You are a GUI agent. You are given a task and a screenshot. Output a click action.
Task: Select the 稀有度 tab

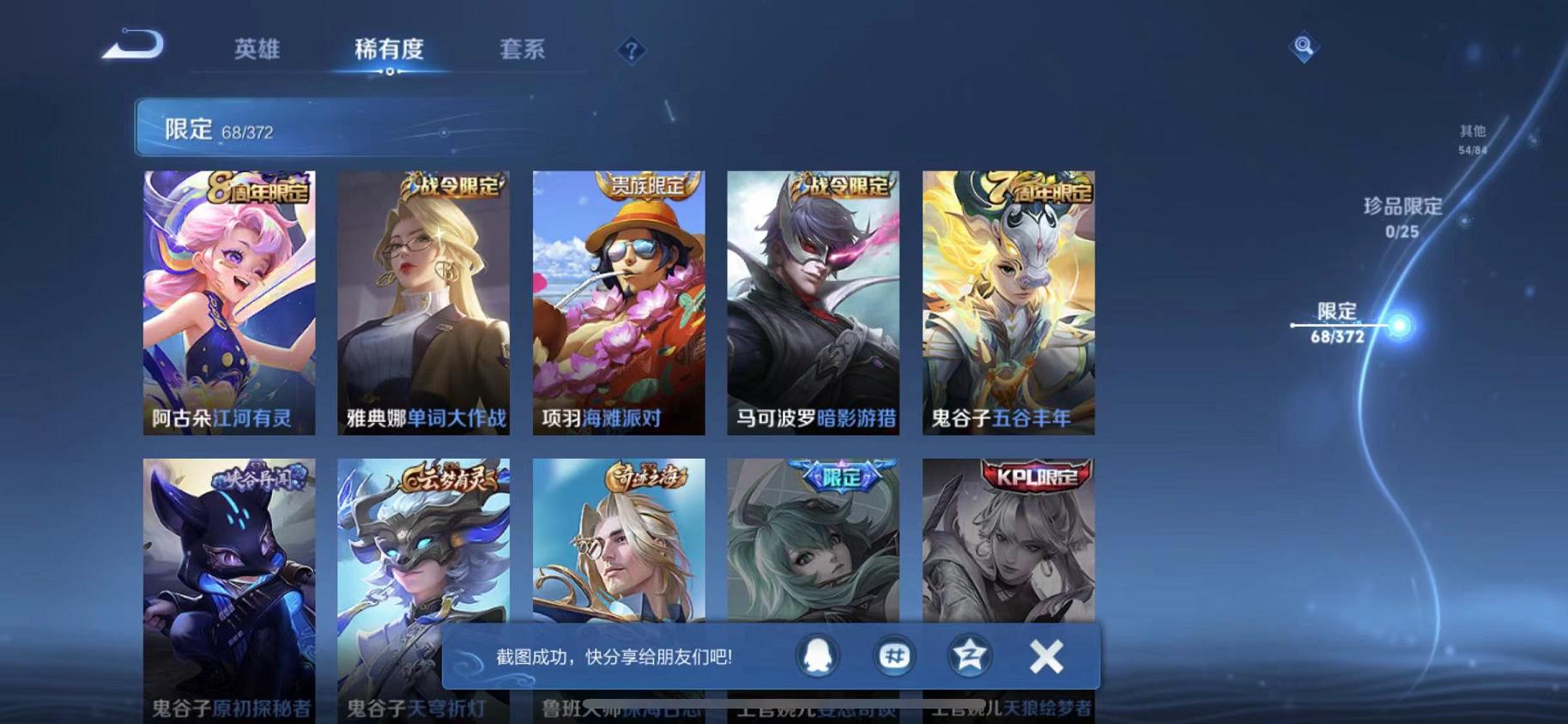pos(390,50)
